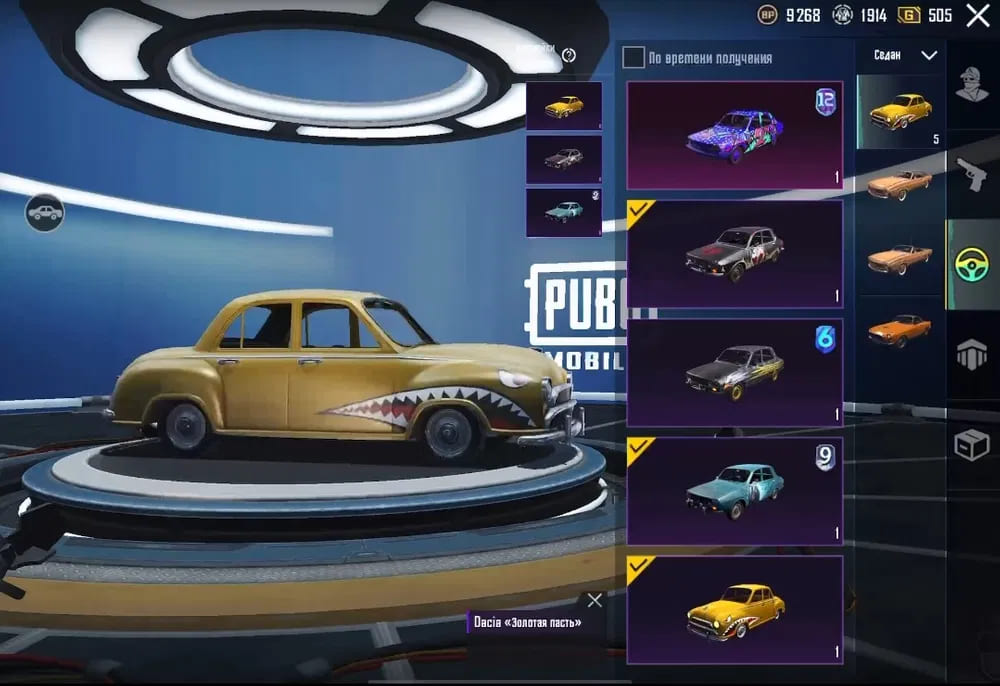Click the round car icon on the left
The image size is (1000, 686).
(x=44, y=212)
